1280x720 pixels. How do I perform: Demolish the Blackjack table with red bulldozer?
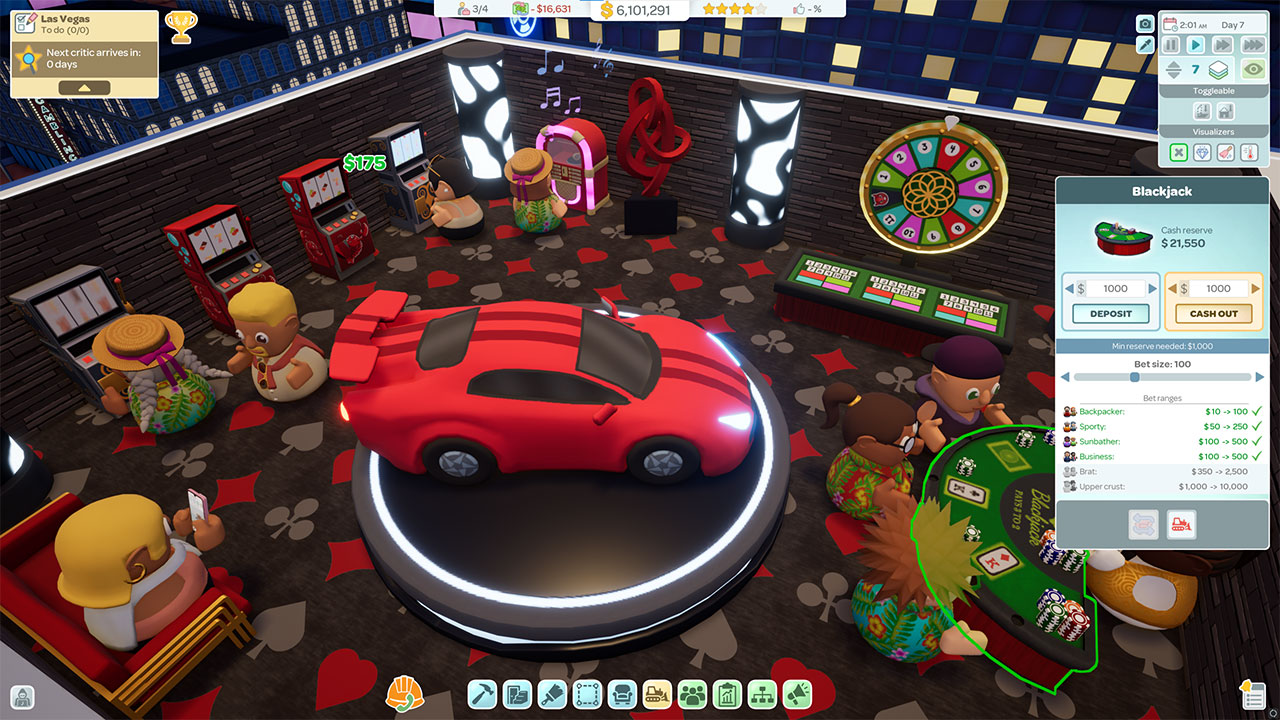pos(1181,524)
